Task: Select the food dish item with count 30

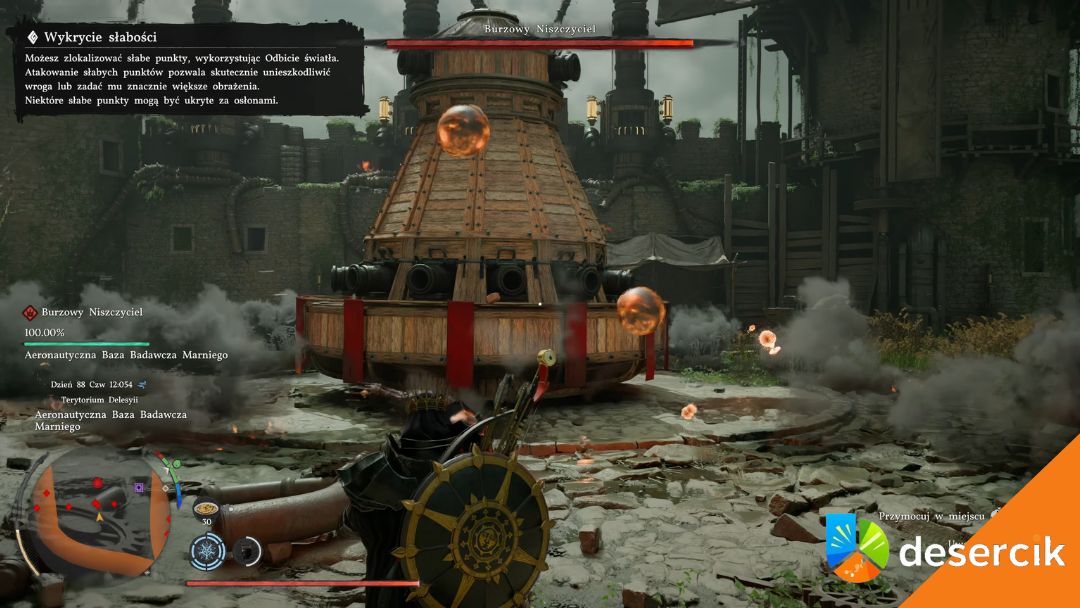Action: 207,508
